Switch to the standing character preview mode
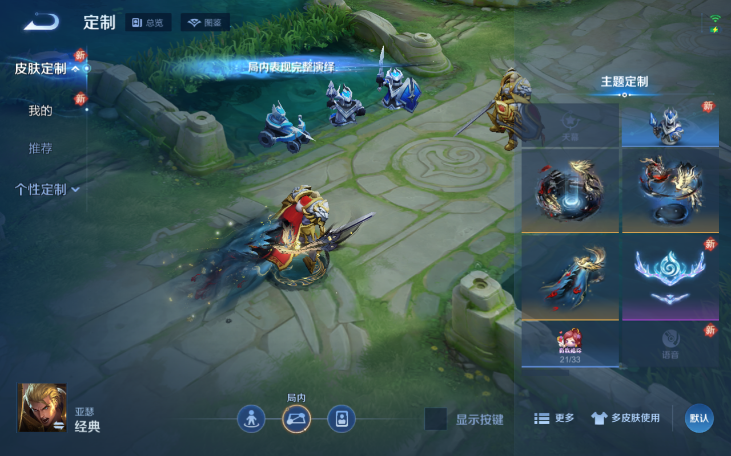 pos(251,419)
